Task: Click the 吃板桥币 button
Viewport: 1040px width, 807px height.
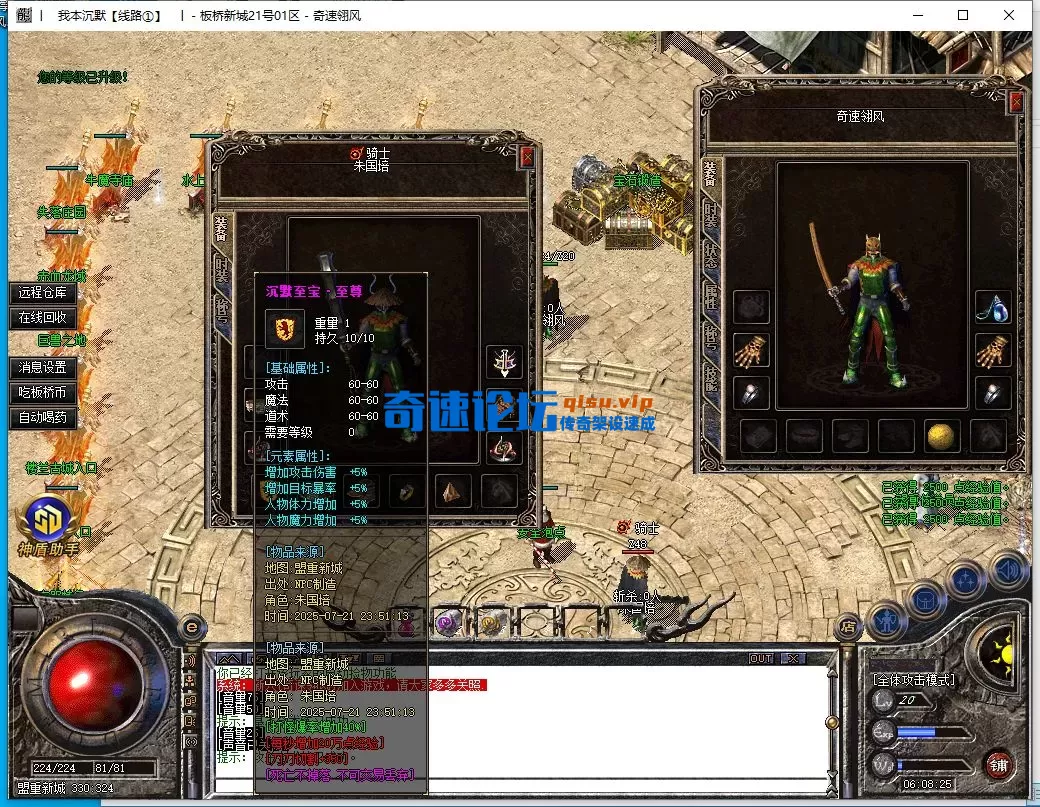Action: tap(42, 393)
